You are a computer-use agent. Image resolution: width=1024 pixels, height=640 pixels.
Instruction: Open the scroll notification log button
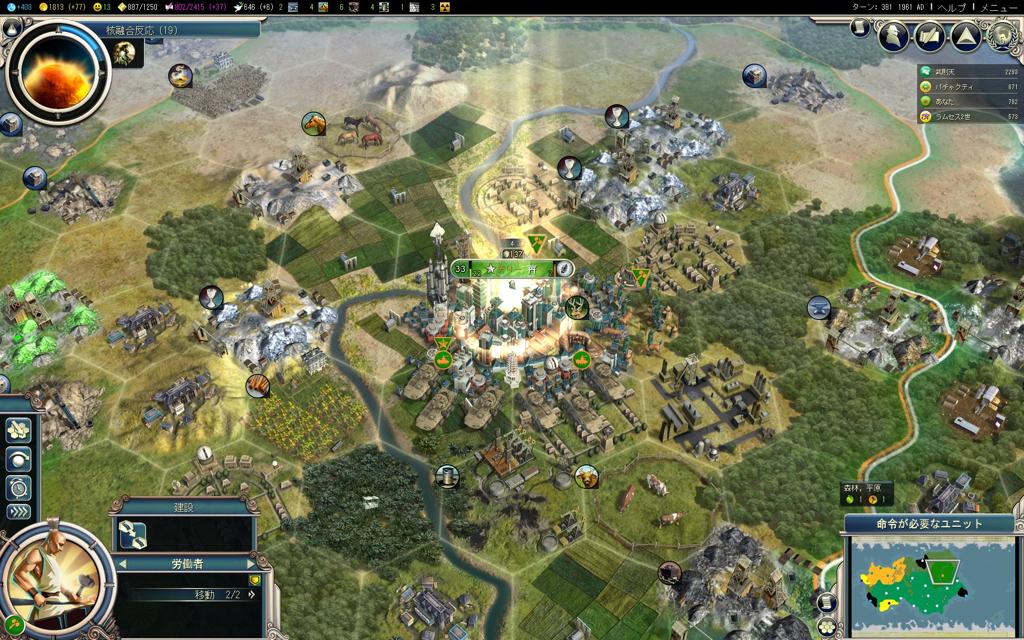click(x=860, y=29)
